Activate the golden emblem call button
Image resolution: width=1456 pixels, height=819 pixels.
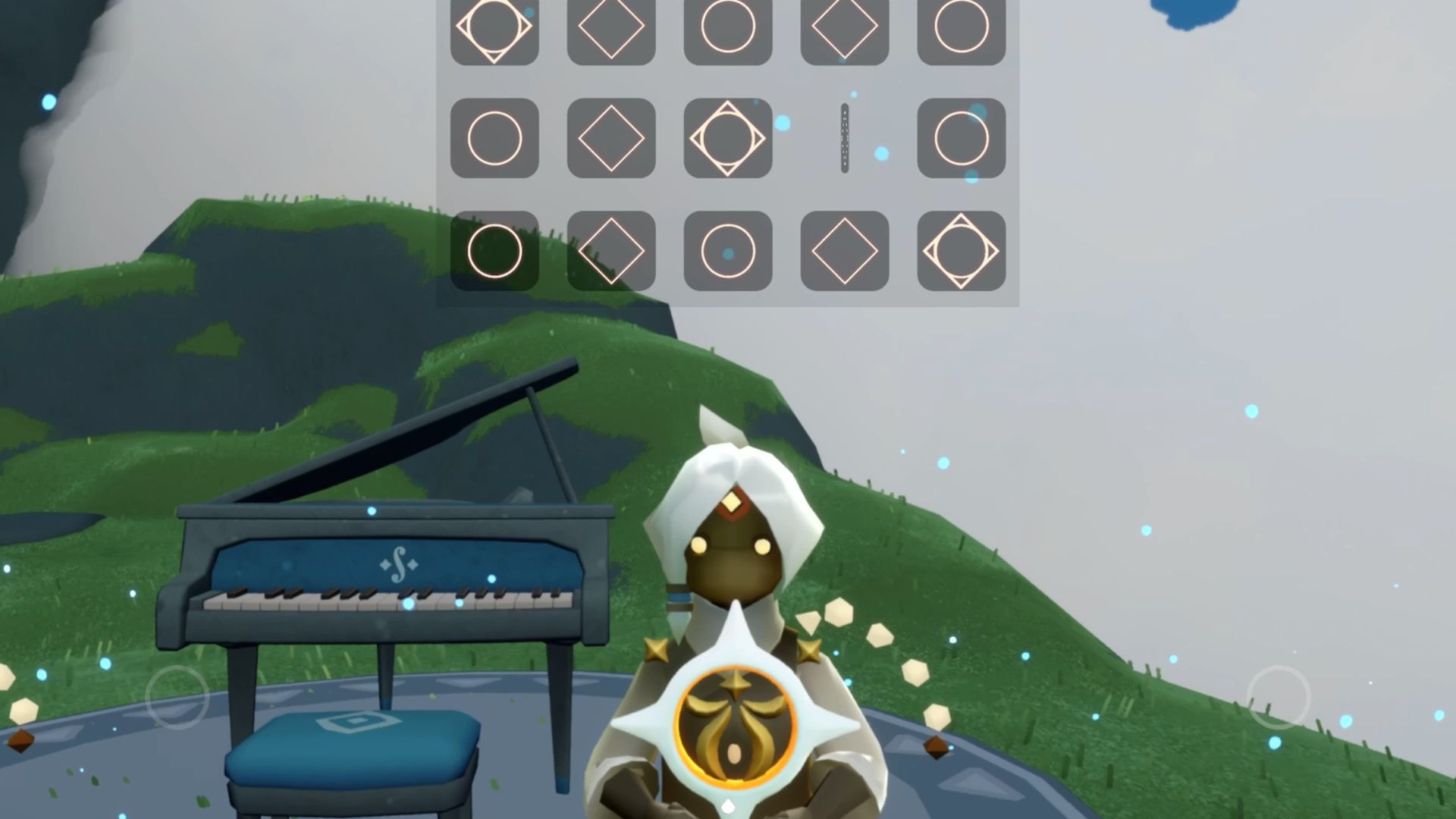(734, 723)
